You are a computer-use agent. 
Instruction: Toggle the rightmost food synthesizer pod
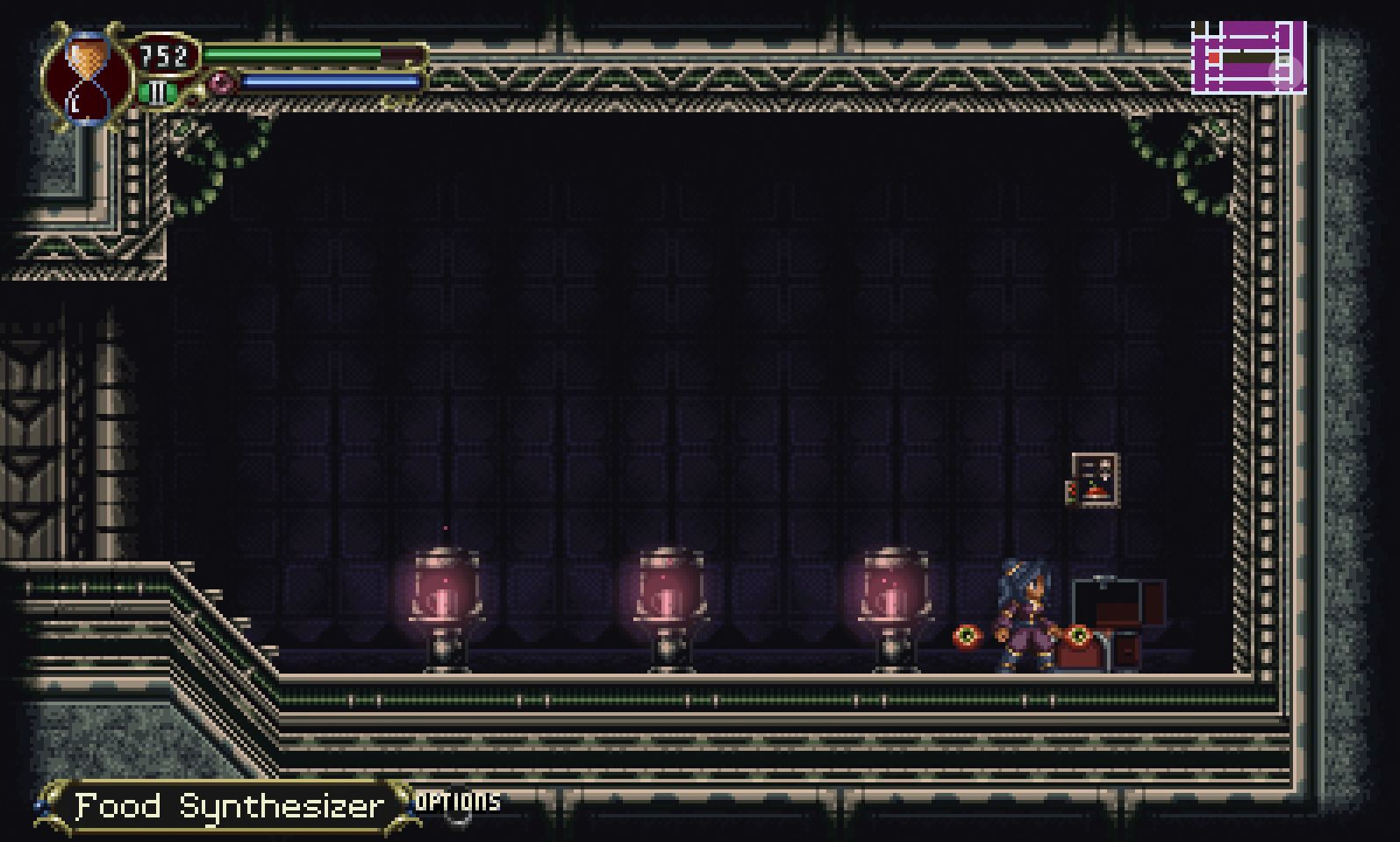[893, 588]
